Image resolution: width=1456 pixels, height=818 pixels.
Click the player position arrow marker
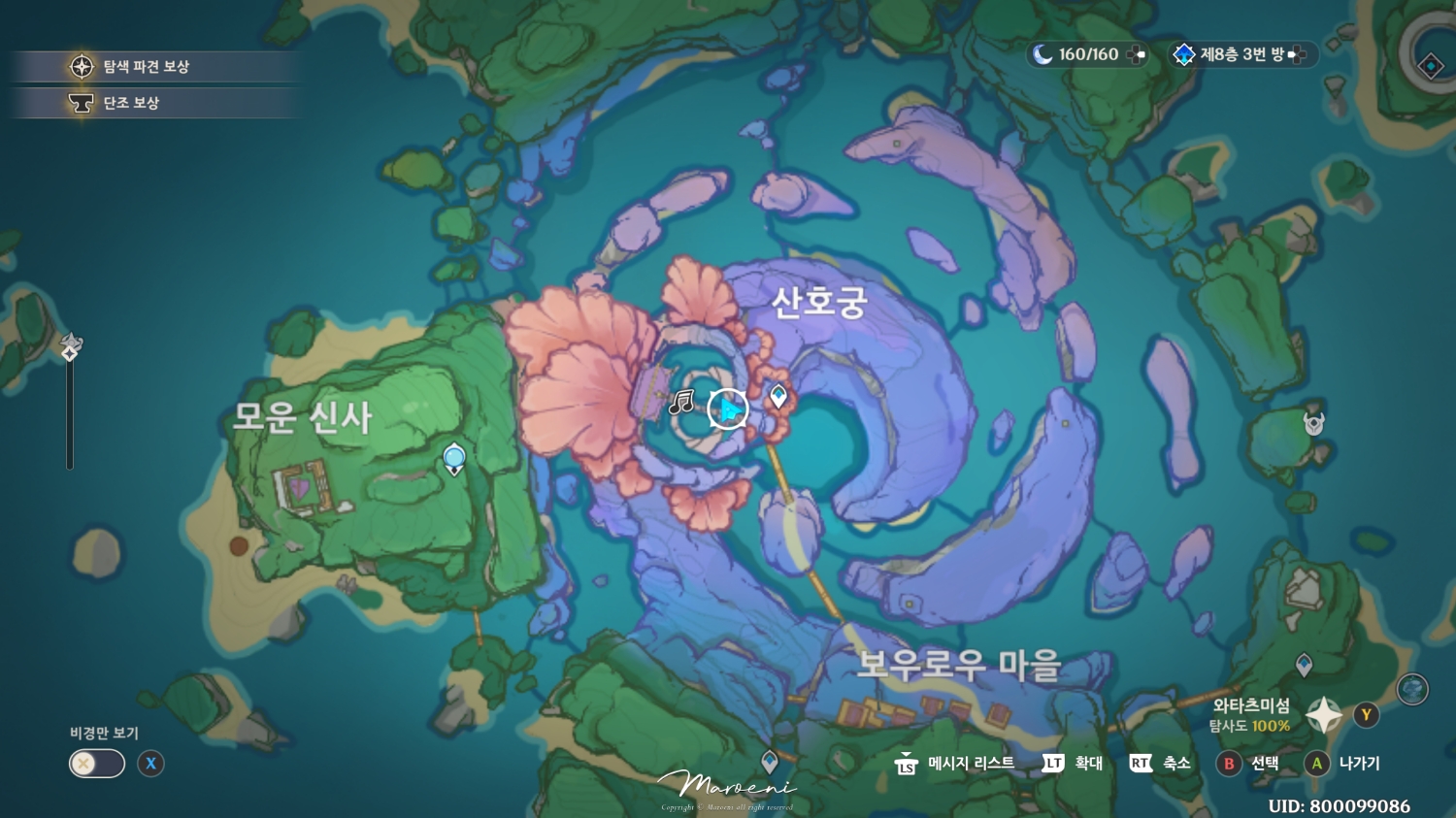pyautogui.click(x=726, y=409)
